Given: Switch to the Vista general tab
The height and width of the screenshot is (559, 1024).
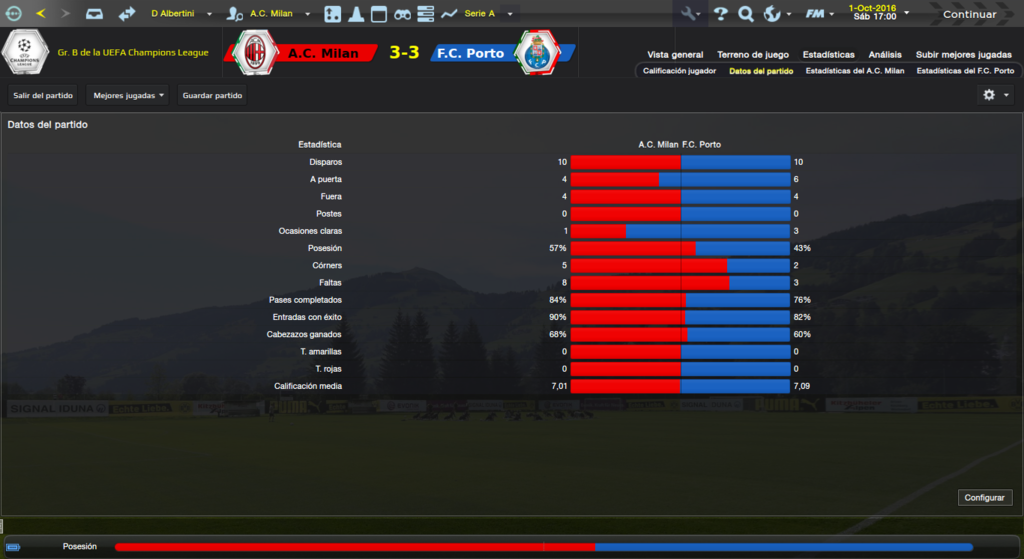Looking at the screenshot, I should coord(675,55).
